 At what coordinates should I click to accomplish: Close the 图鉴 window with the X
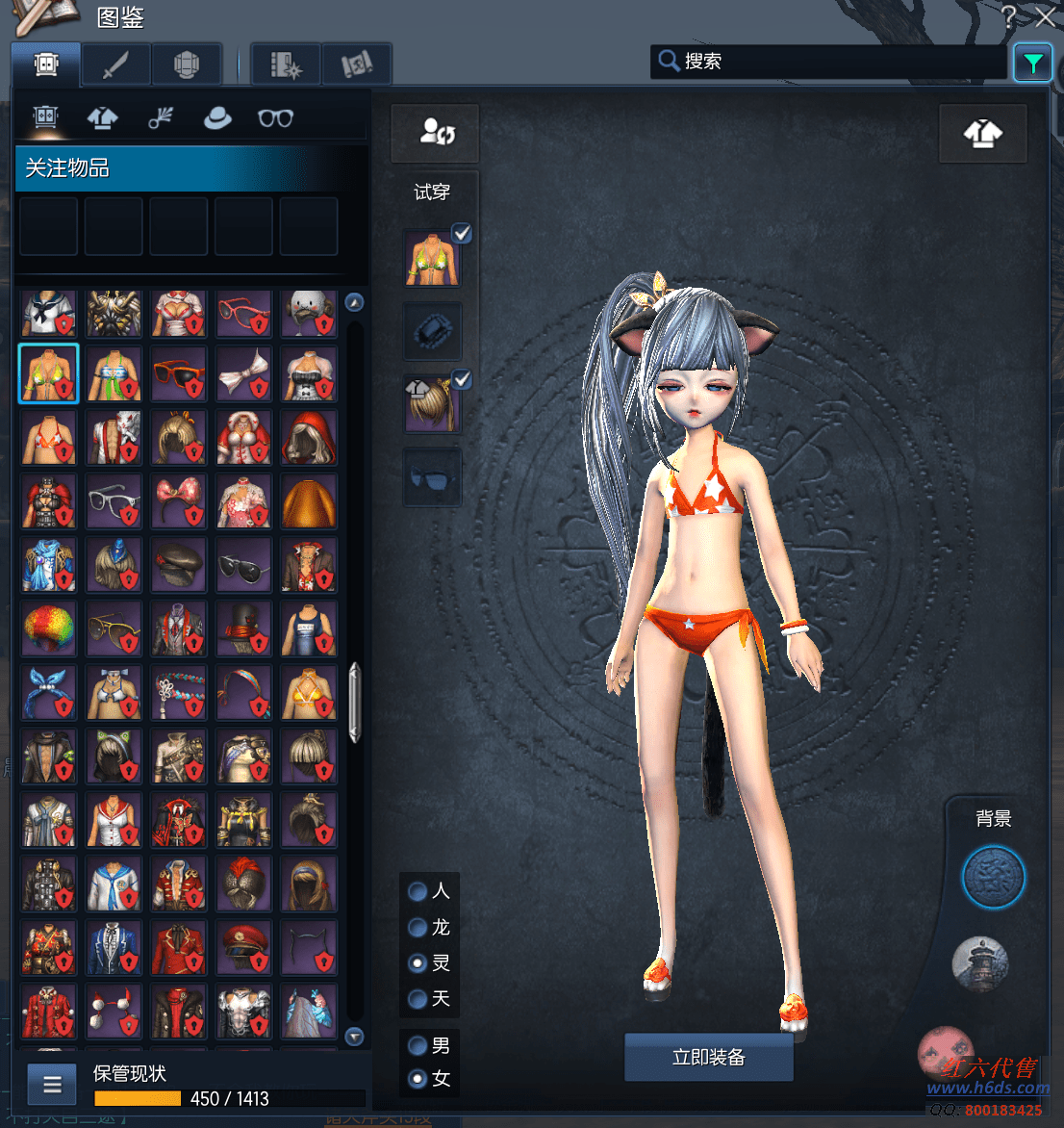pyautogui.click(x=1046, y=16)
